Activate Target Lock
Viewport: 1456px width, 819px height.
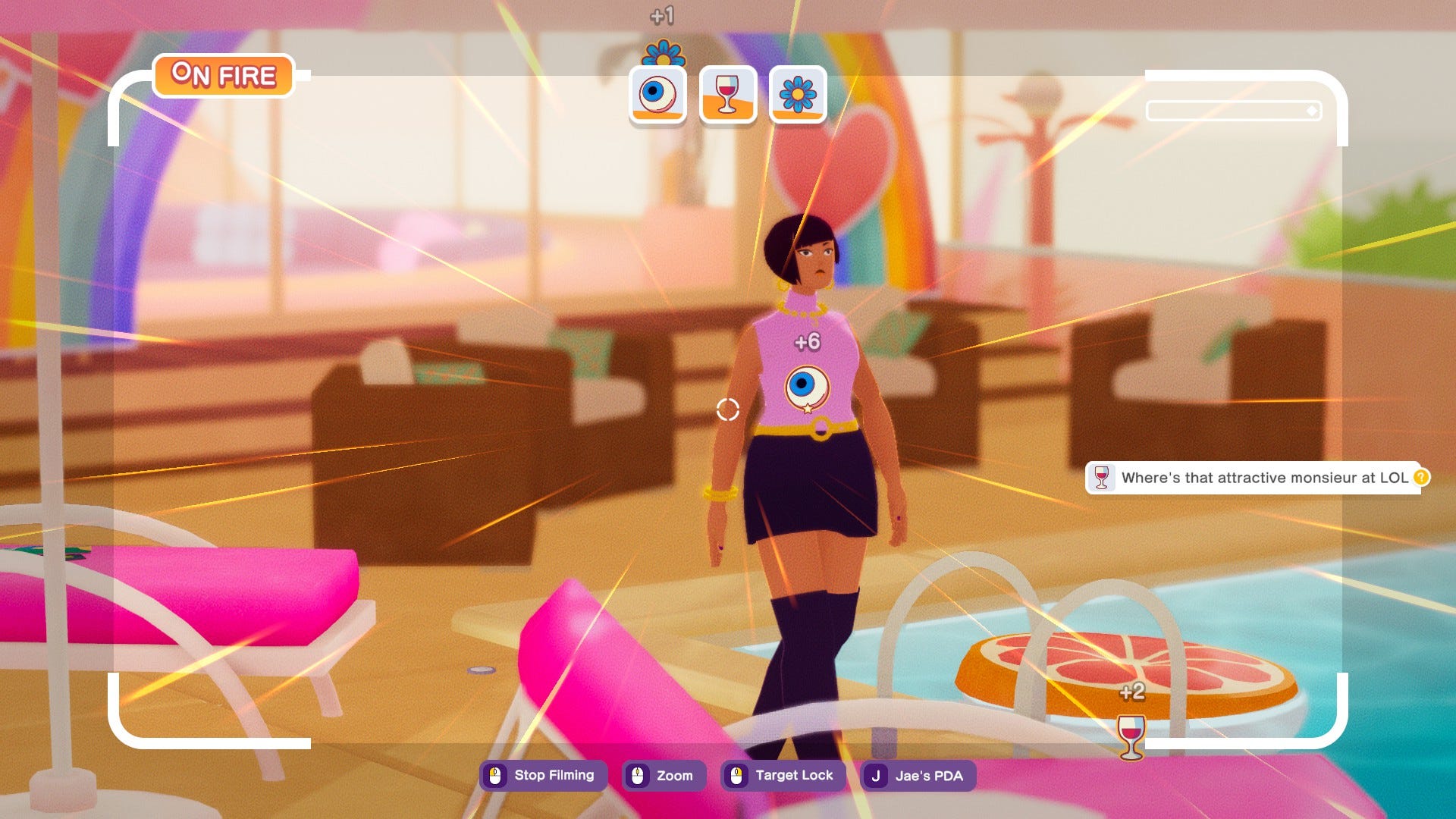[x=783, y=775]
